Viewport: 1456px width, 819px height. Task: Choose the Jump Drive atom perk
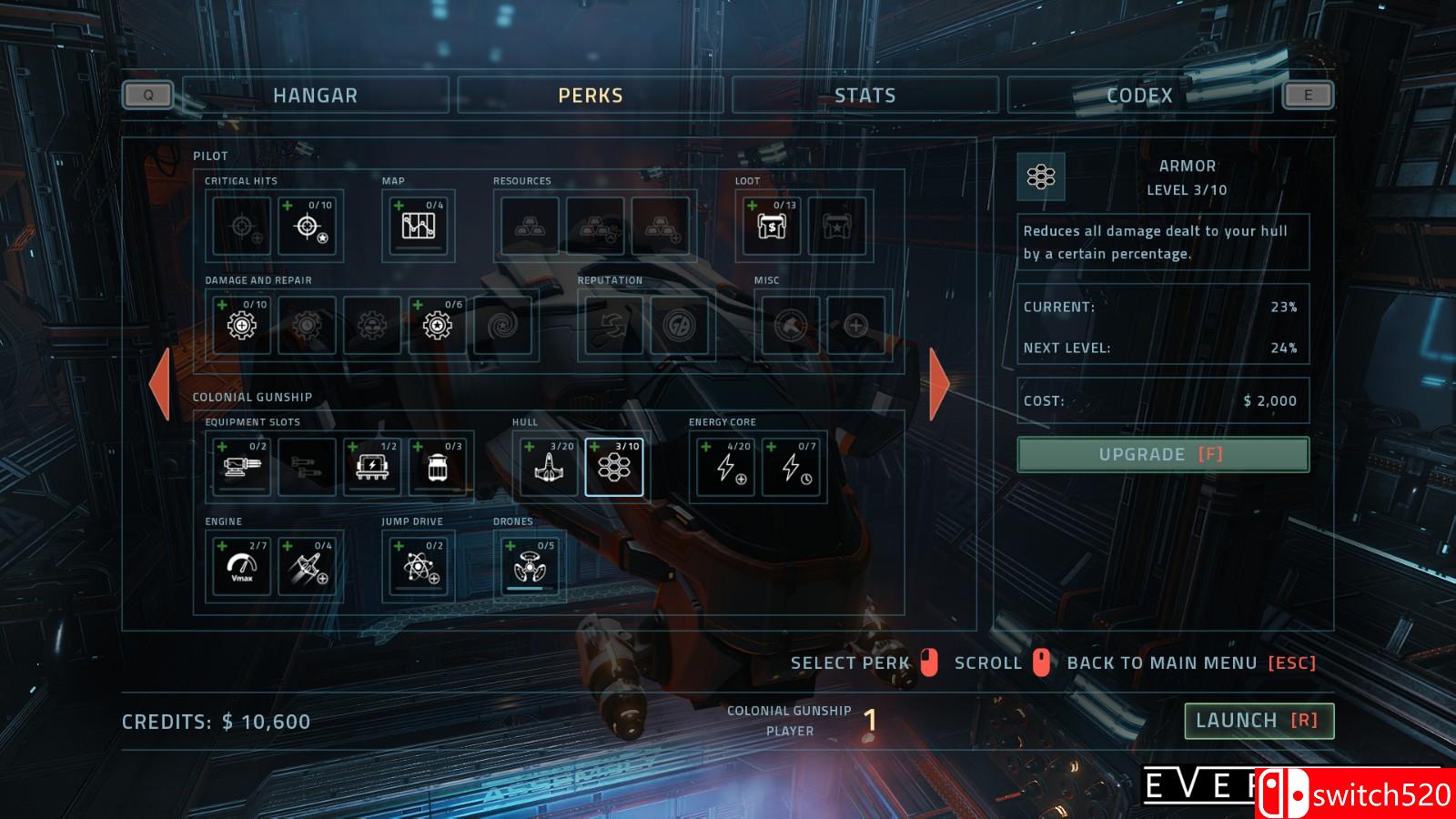pos(418,566)
